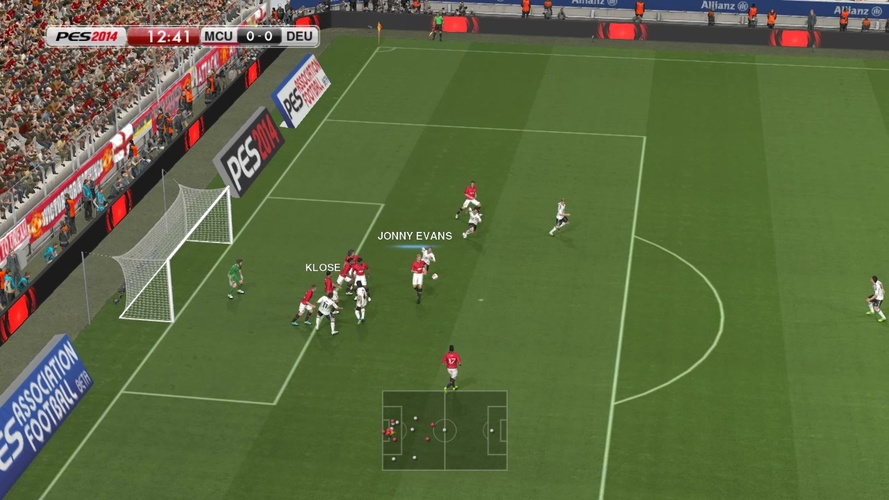Image resolution: width=889 pixels, height=500 pixels.
Task: Click the pitch radar minimap
Action: coord(444,430)
